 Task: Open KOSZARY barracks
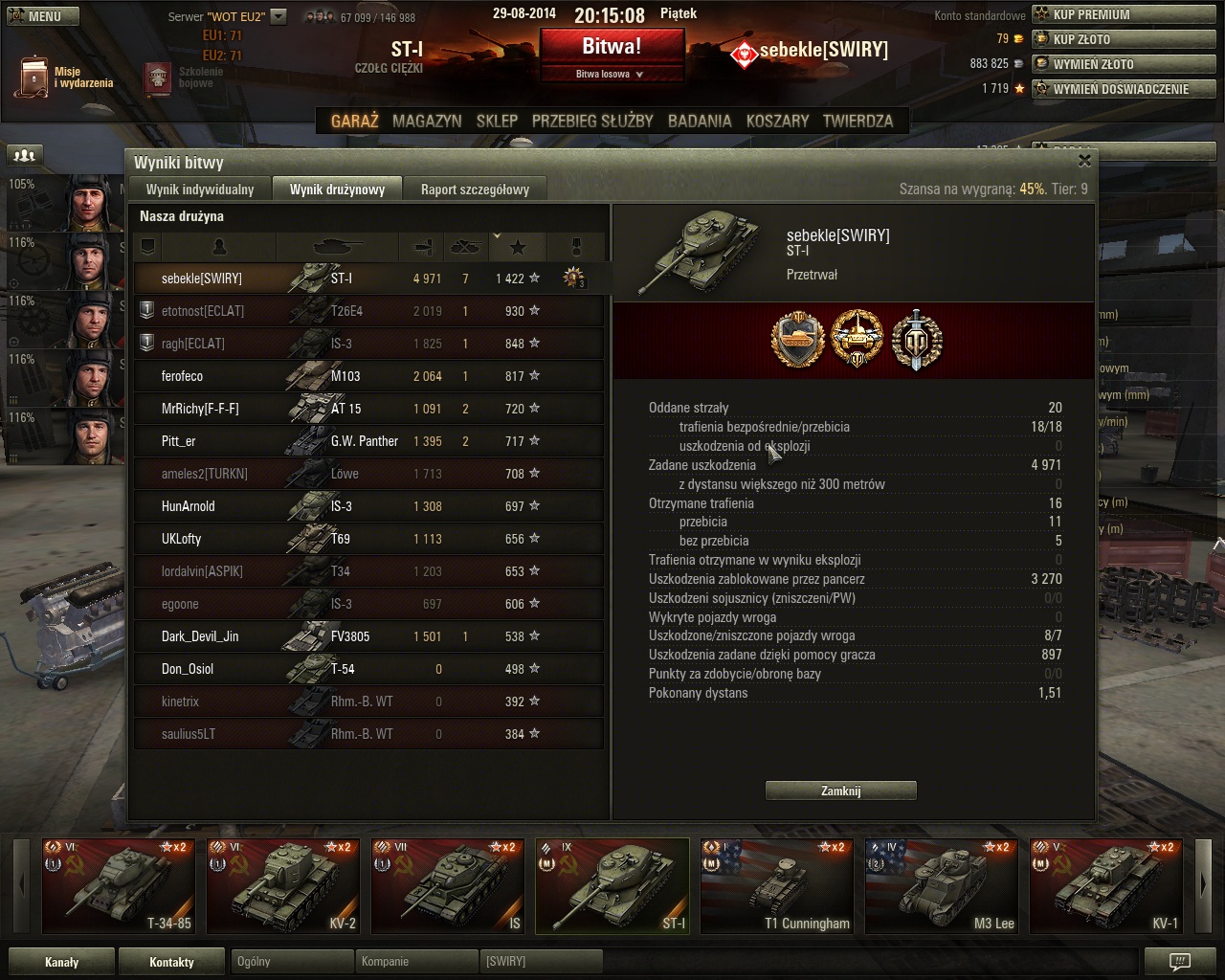click(x=777, y=122)
